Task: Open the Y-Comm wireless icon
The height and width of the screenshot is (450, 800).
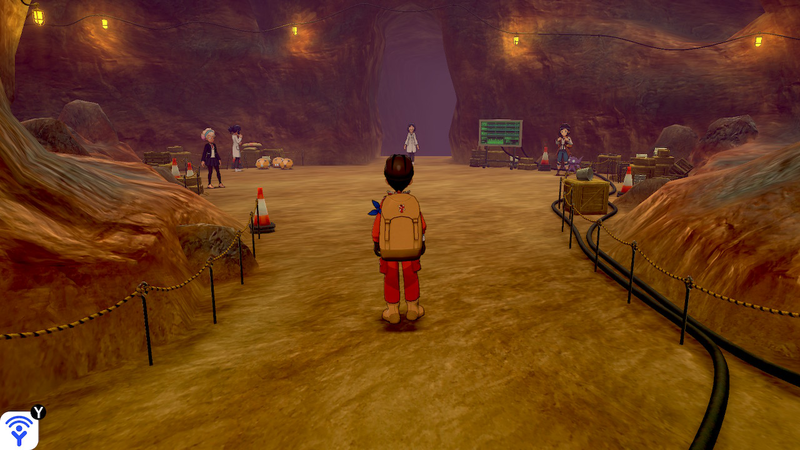Action: point(19,430)
